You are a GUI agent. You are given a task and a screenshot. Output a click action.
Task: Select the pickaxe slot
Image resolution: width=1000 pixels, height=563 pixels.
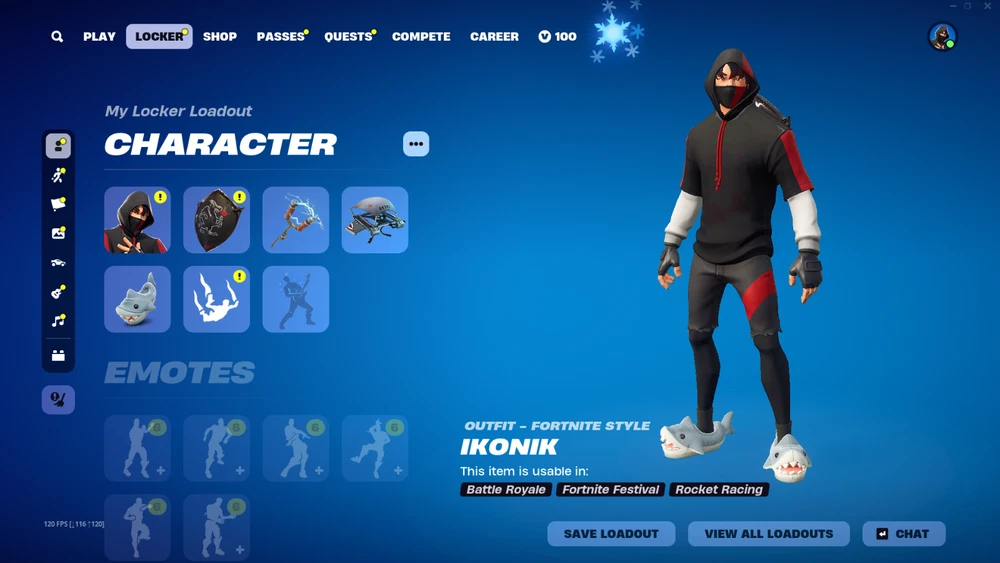tap(296, 220)
